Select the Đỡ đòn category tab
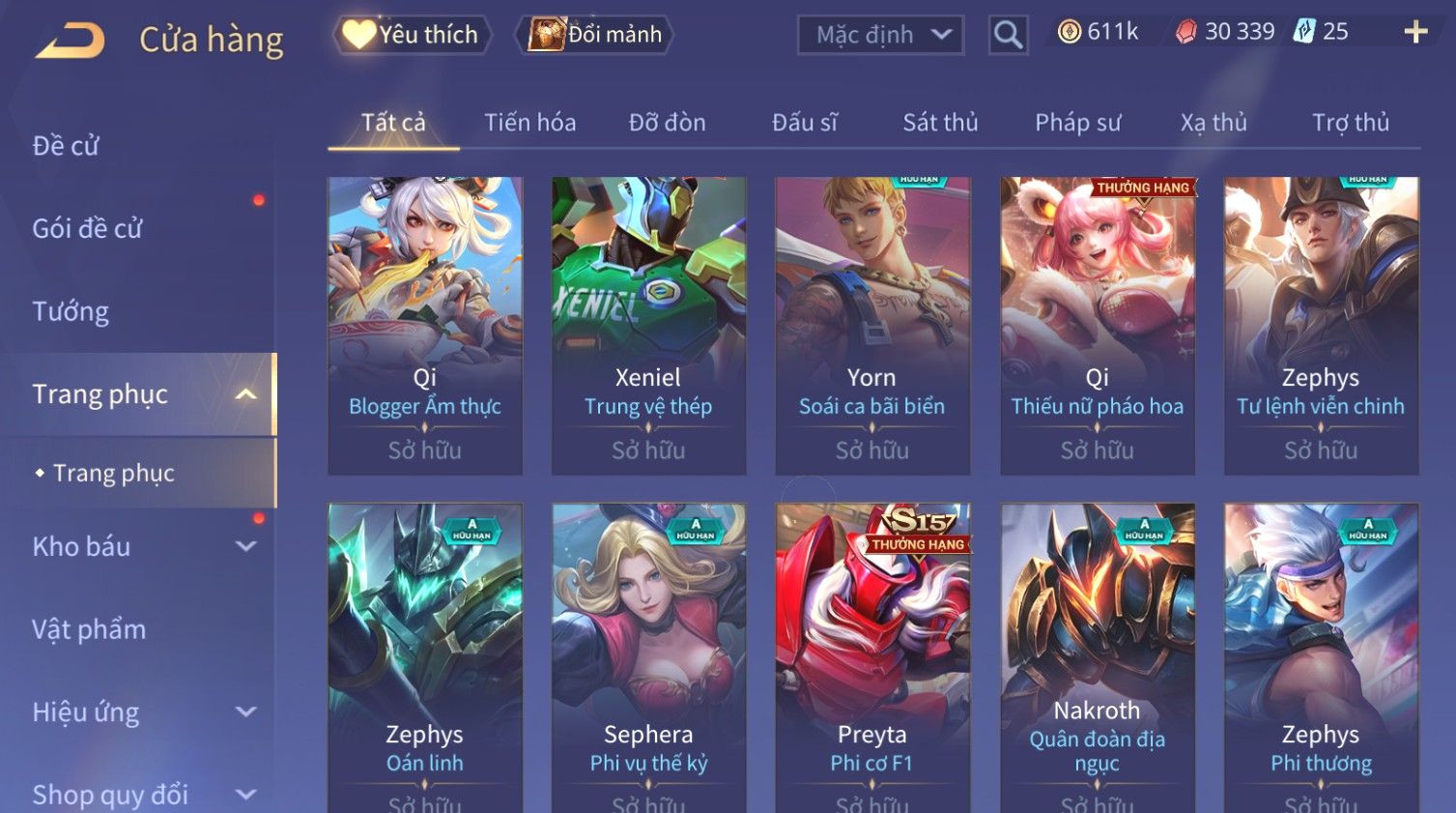 point(667,123)
